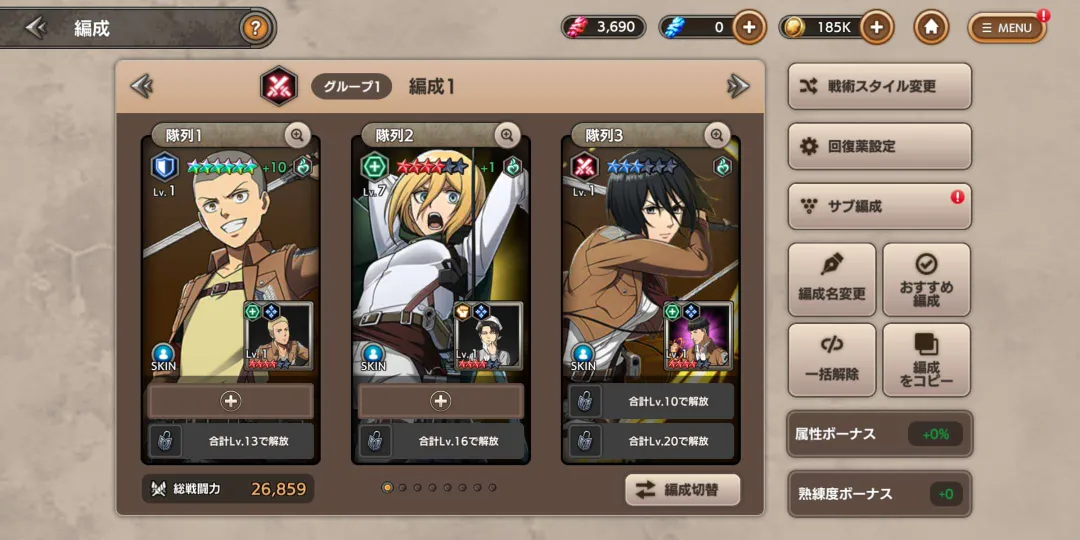Click 一括解除 to remove all

[832, 360]
